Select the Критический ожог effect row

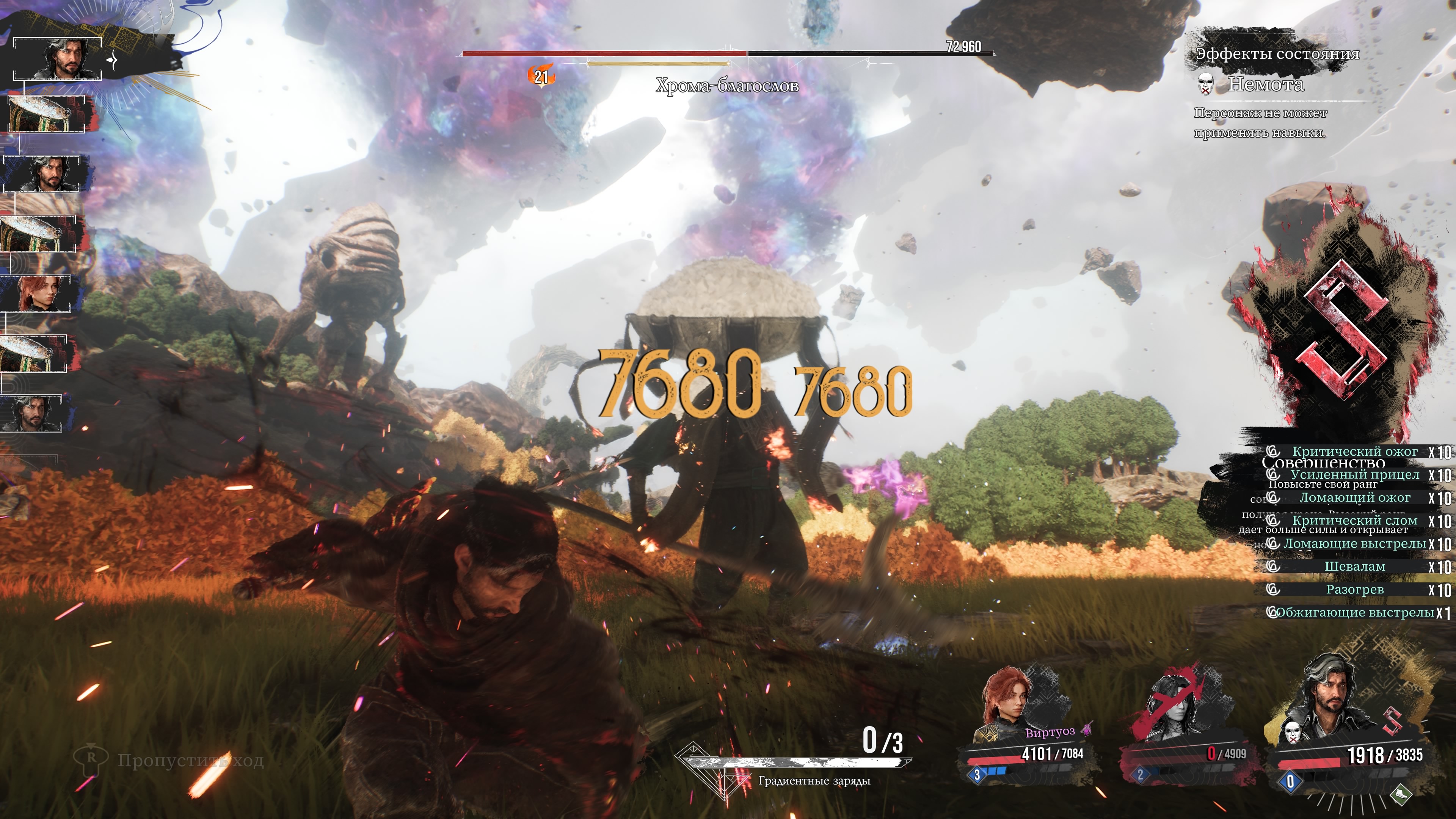(x=1354, y=452)
